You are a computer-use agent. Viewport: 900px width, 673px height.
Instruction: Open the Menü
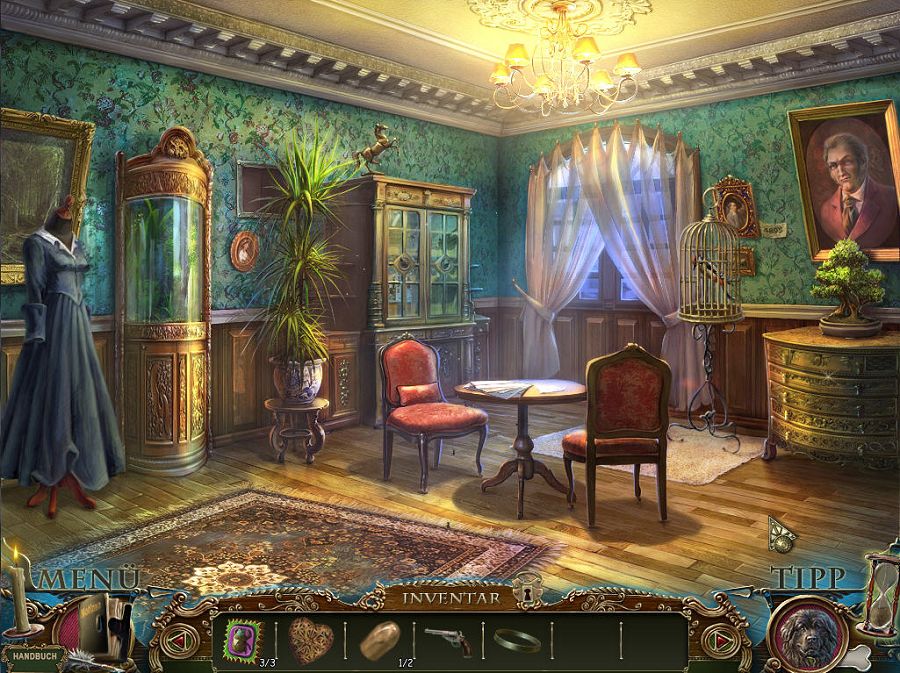click(x=88, y=578)
